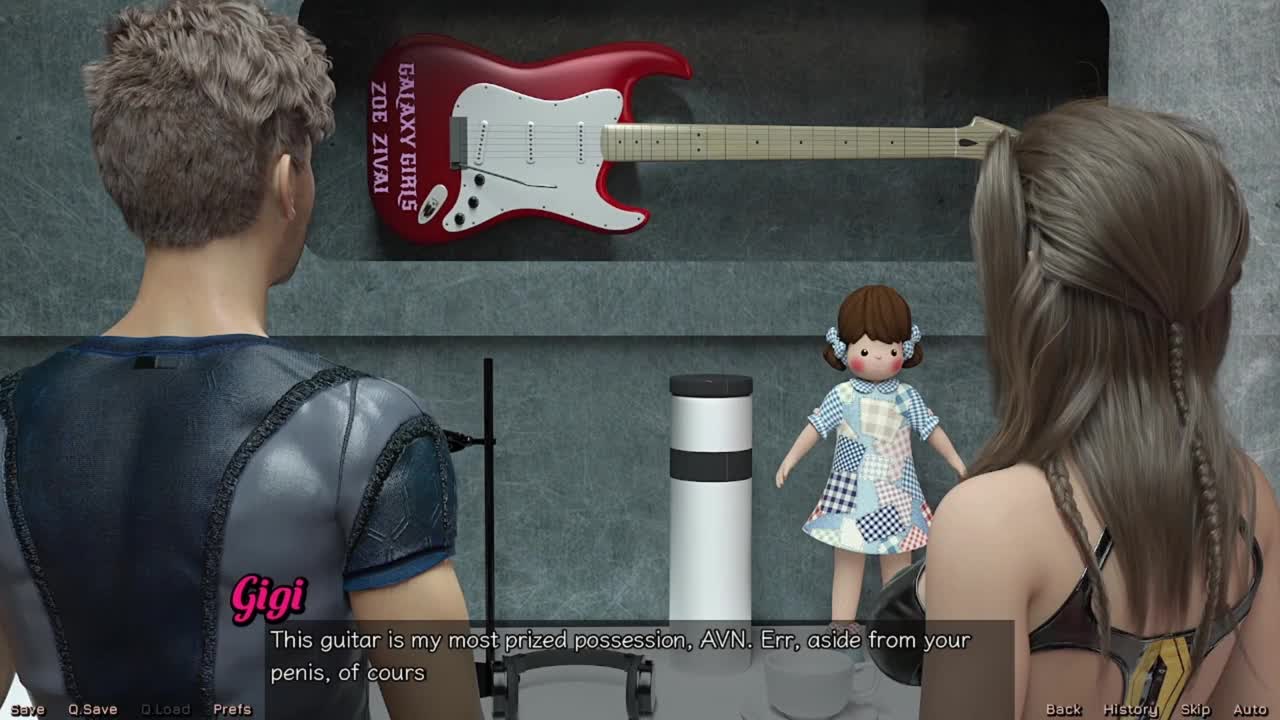This screenshot has height=720, width=1280.
Task: Click the dimmed Q.Load button
Action: click(x=165, y=709)
